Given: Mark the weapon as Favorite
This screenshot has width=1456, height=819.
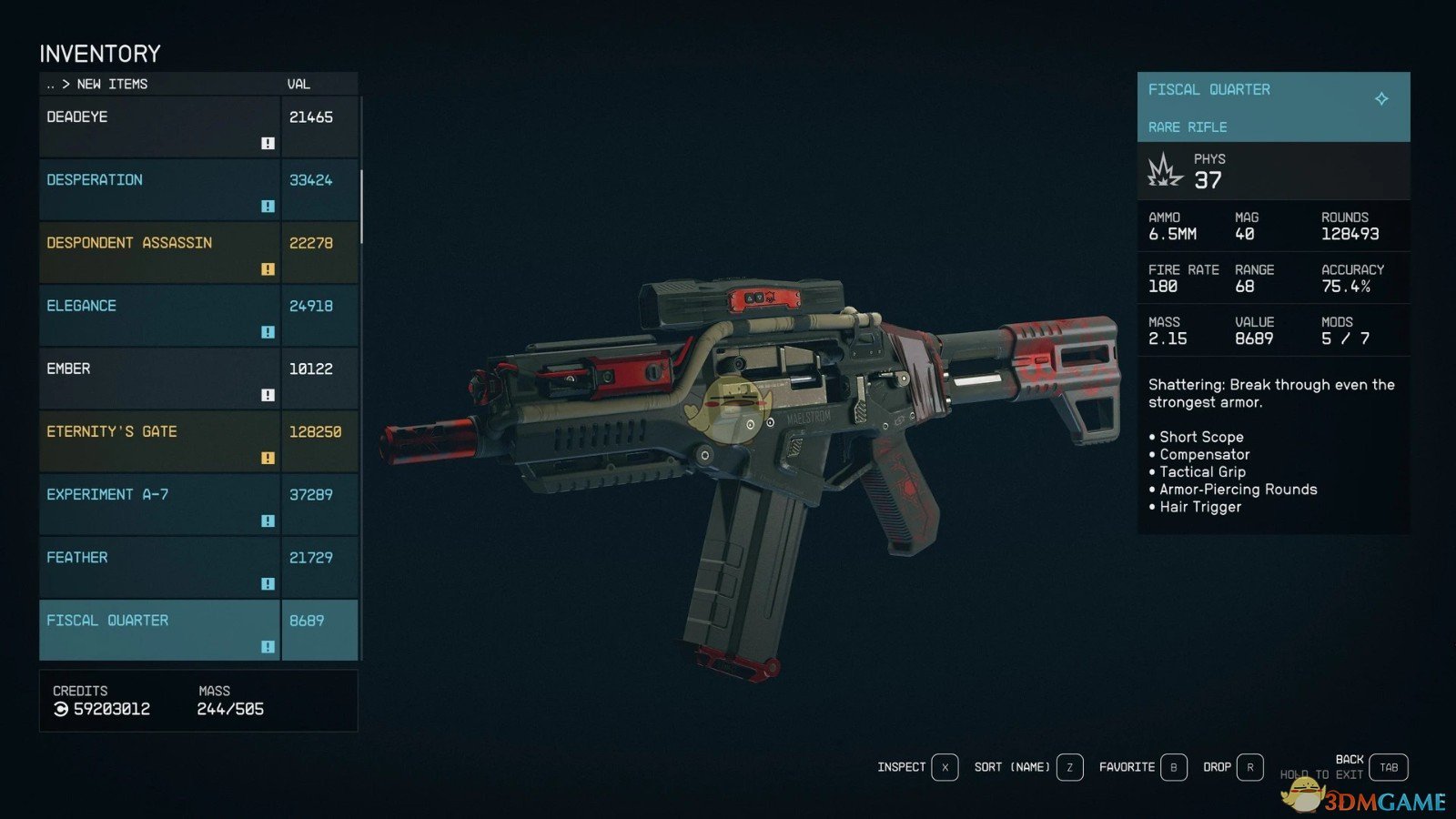Looking at the screenshot, I should click(x=1173, y=767).
